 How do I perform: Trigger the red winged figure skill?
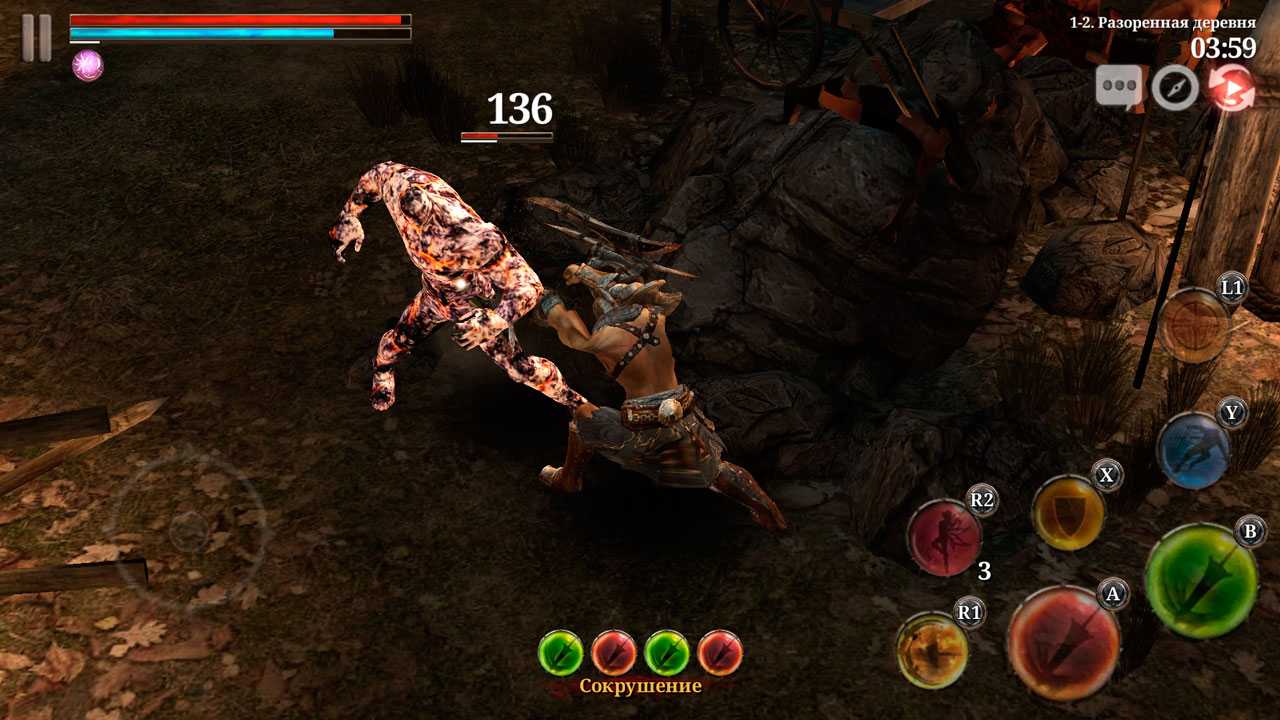[944, 539]
